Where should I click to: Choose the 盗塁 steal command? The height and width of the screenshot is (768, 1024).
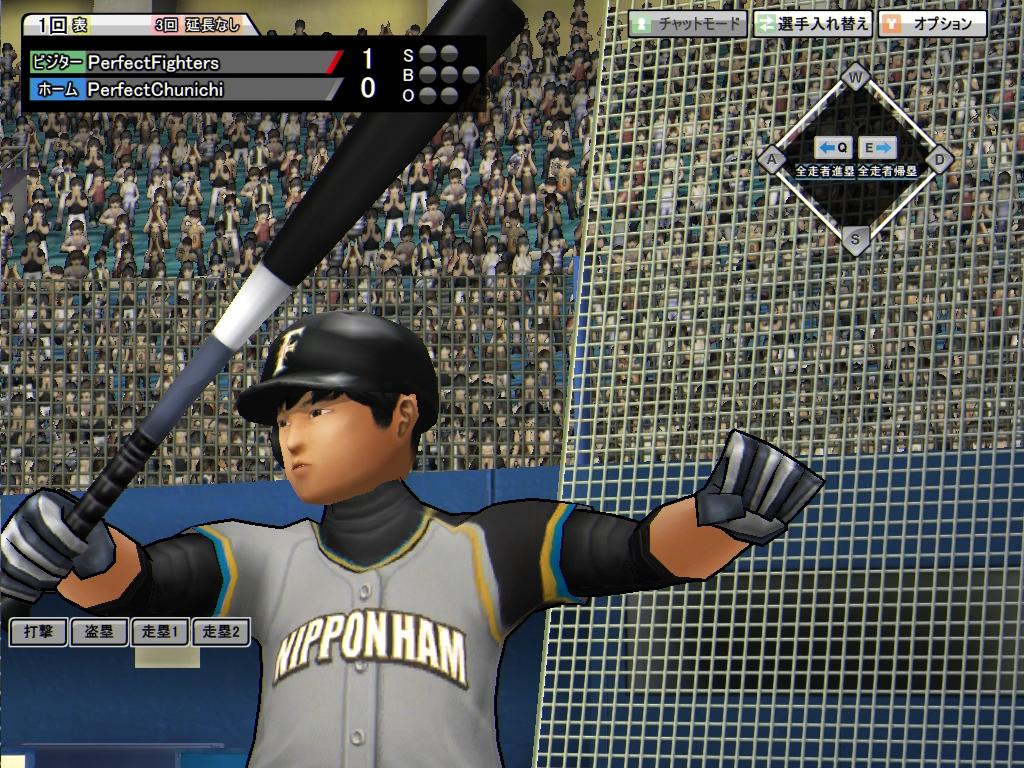tap(99, 632)
